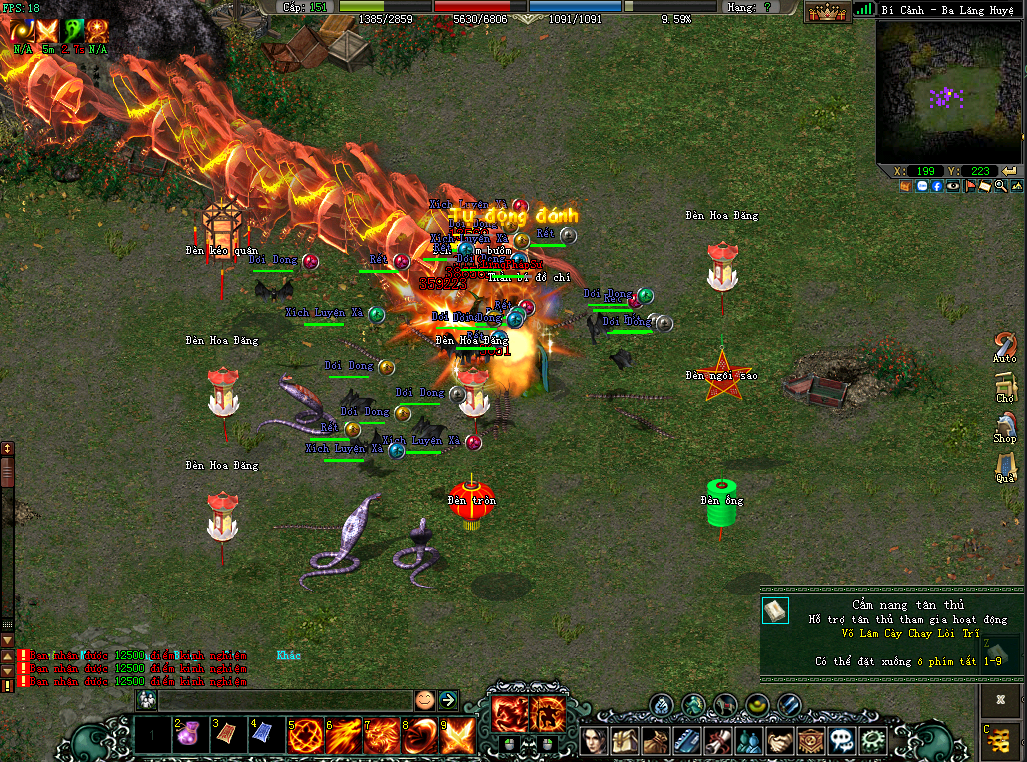This screenshot has height=762, width=1027.
Task: Click the crown and gift boxes button
Action: 827,11
